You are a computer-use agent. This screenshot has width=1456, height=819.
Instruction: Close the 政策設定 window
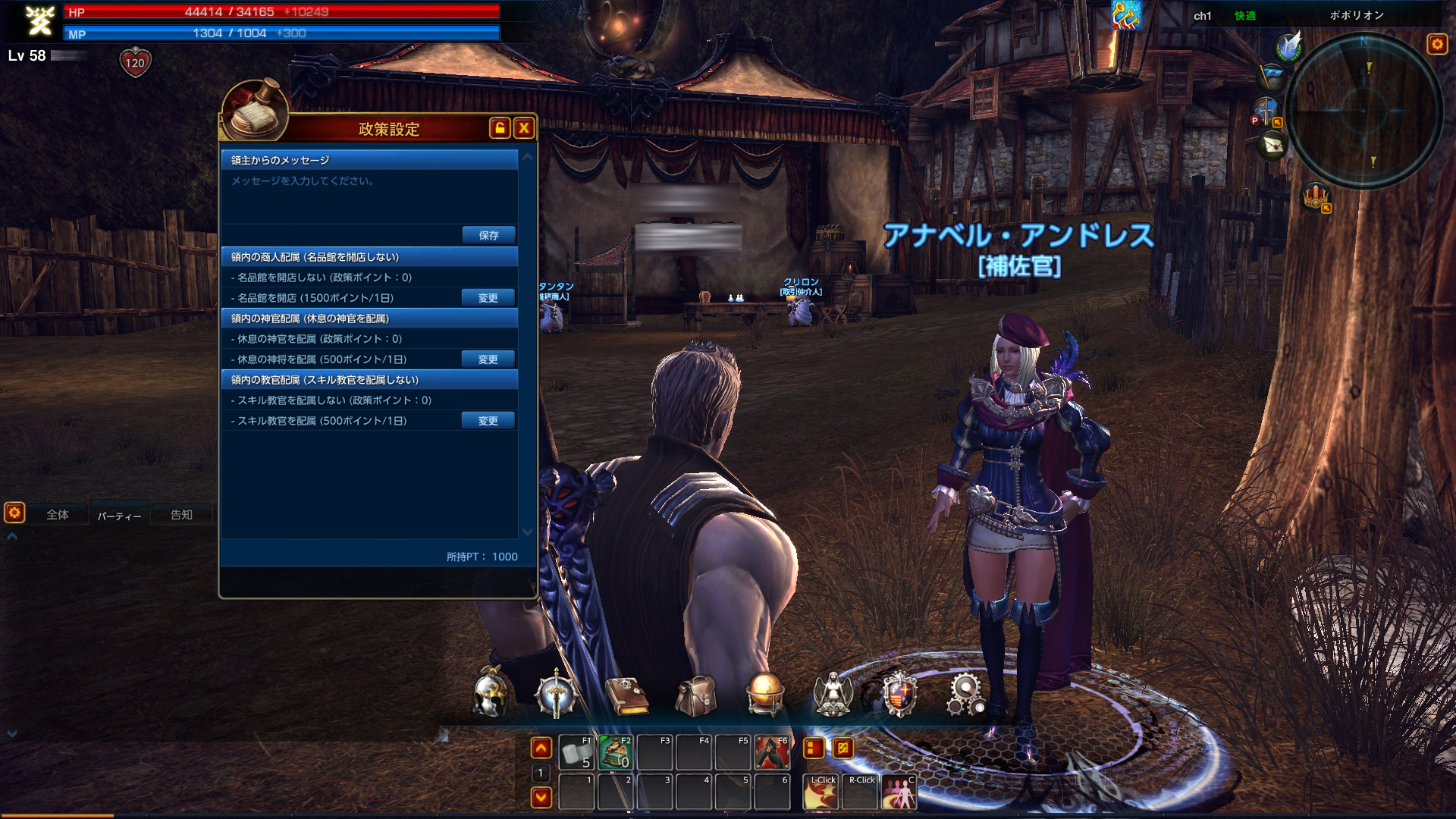523,128
